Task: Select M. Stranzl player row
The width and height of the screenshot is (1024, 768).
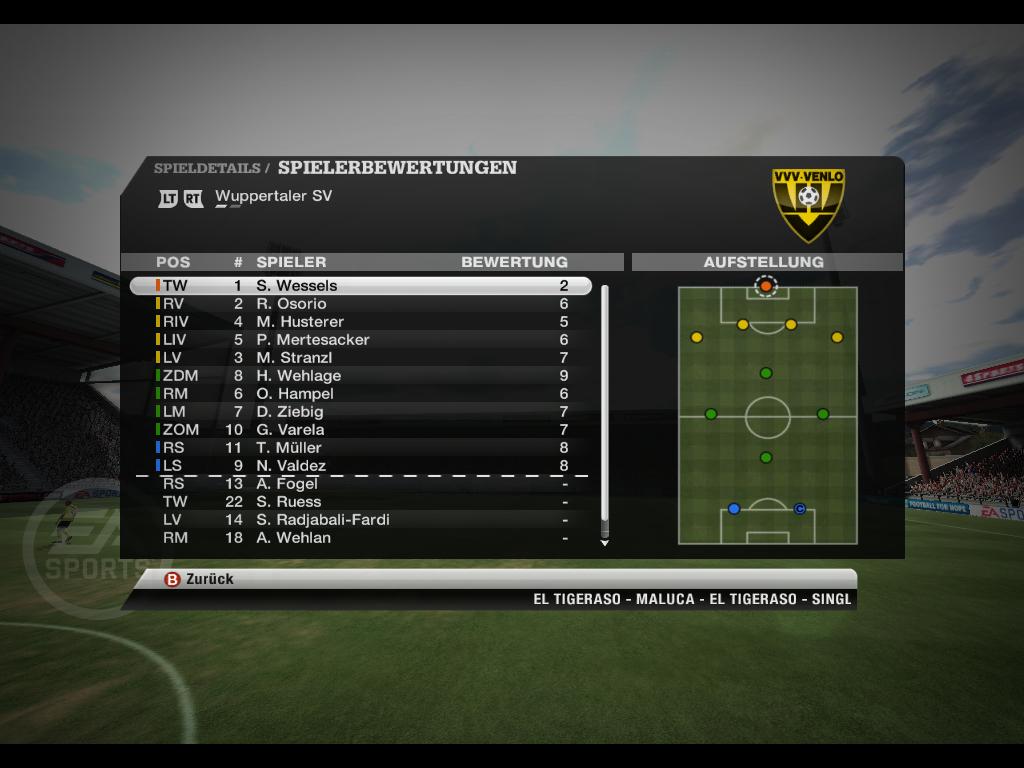Action: [x=360, y=358]
